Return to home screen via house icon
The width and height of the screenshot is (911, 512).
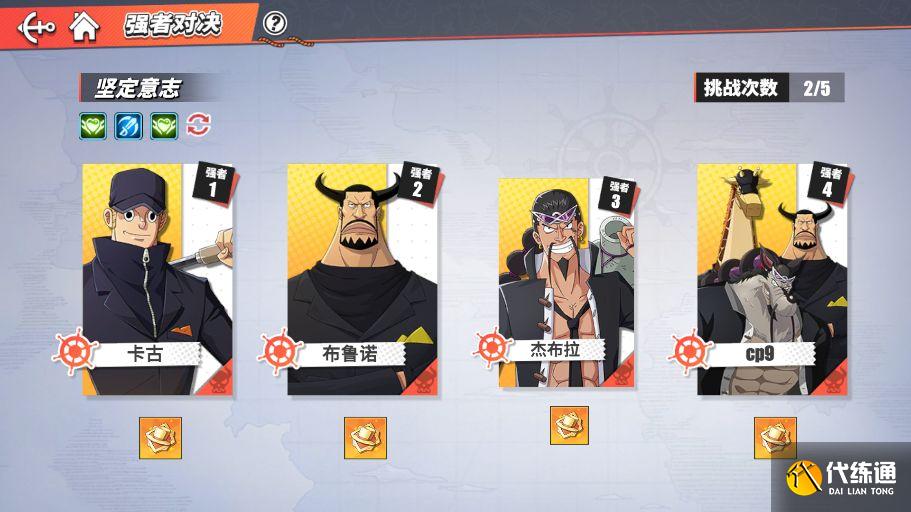[x=85, y=26]
